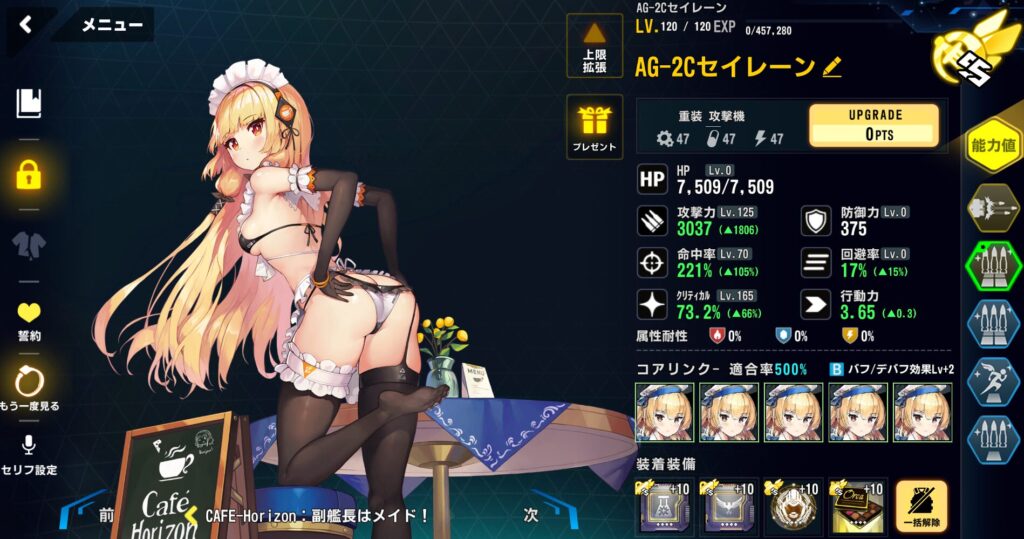Select the 誓約 heart button

pyautogui.click(x=29, y=319)
